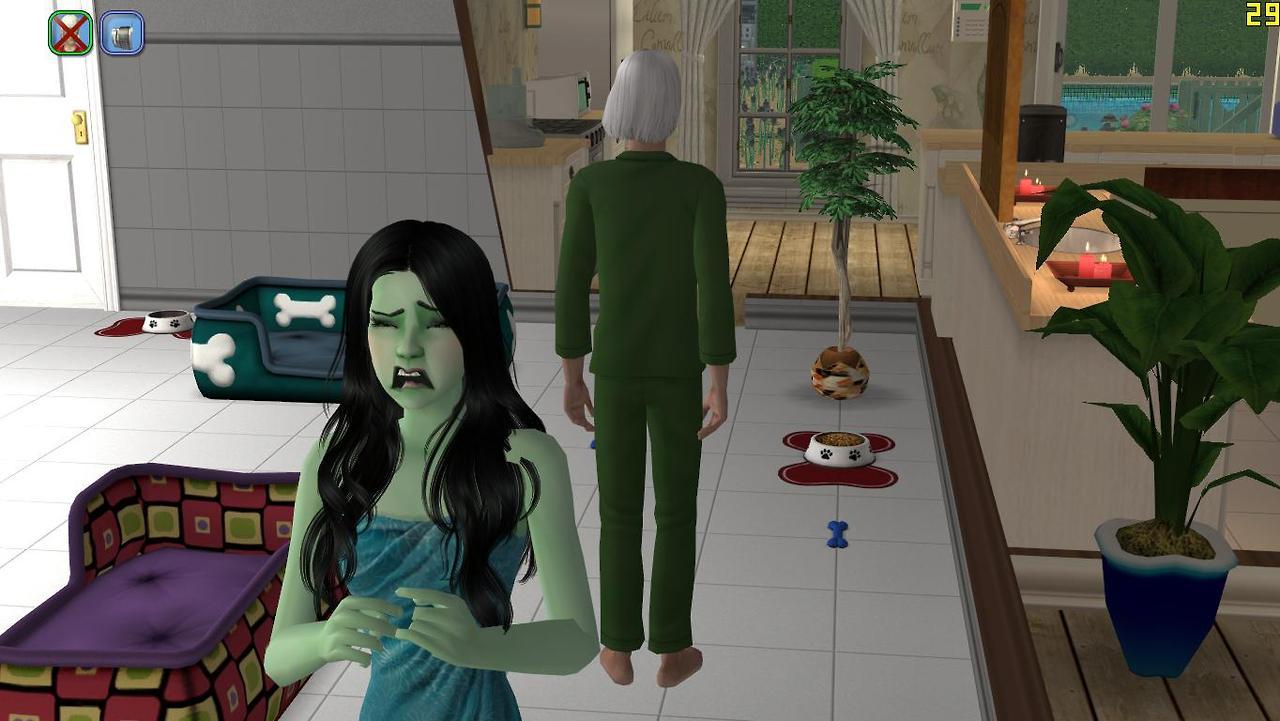
Task: Click the cancelled action icon with red X
Action: pos(70,33)
